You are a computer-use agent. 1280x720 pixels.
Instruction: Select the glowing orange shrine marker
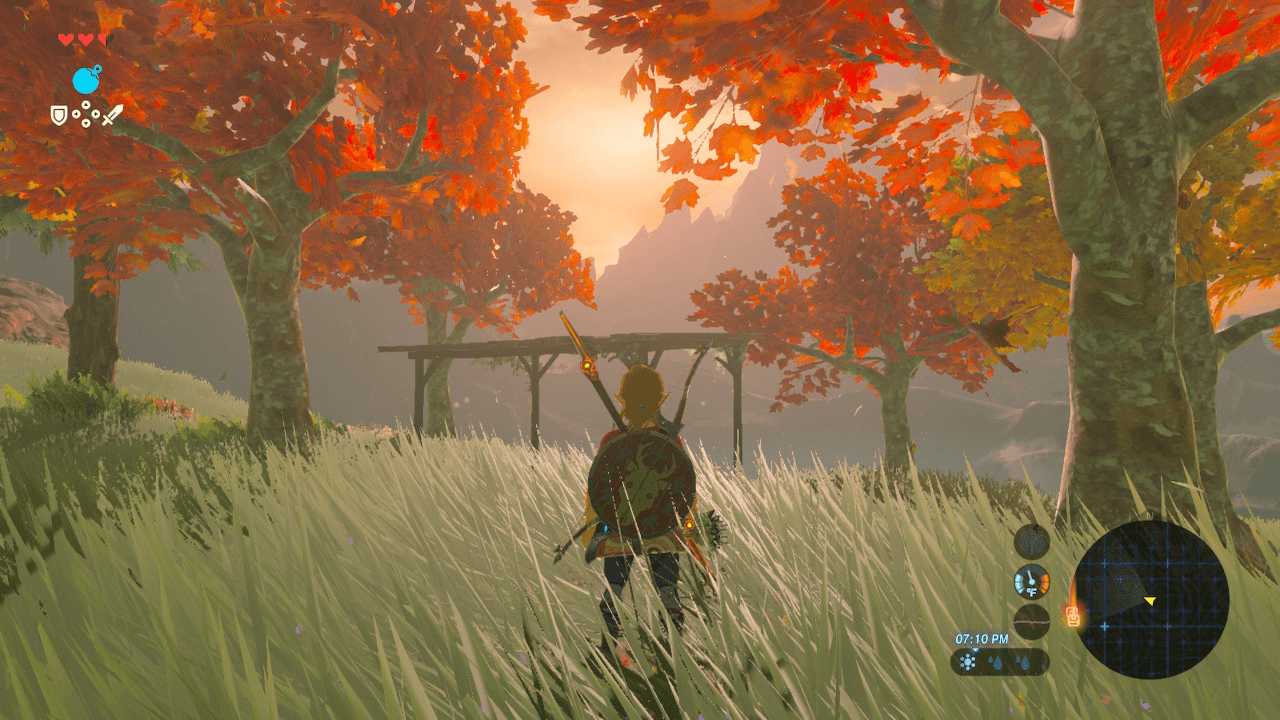[x=1073, y=617]
